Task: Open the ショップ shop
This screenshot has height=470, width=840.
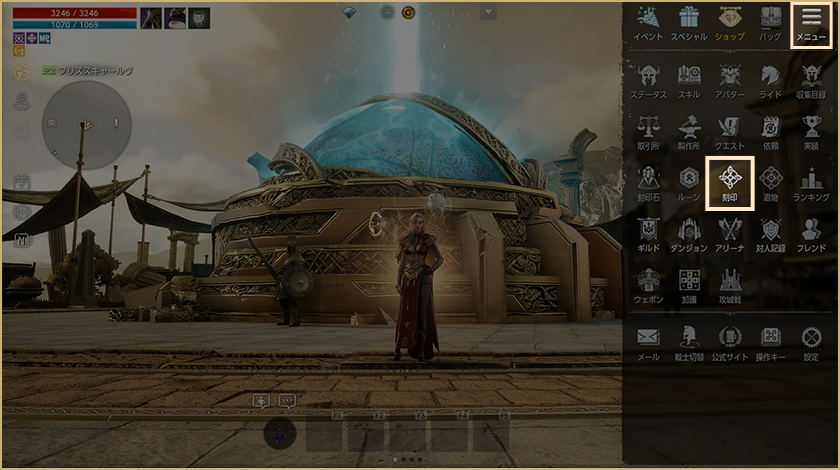Action: pyautogui.click(x=729, y=24)
